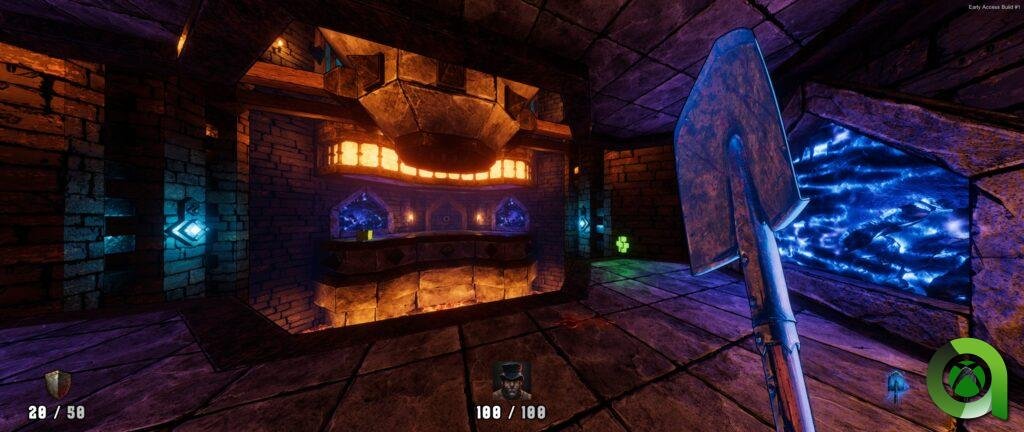The width and height of the screenshot is (1024, 432).
Task: Click the glowing blue shovel weapon icon
Action: pyautogui.click(x=897, y=385)
